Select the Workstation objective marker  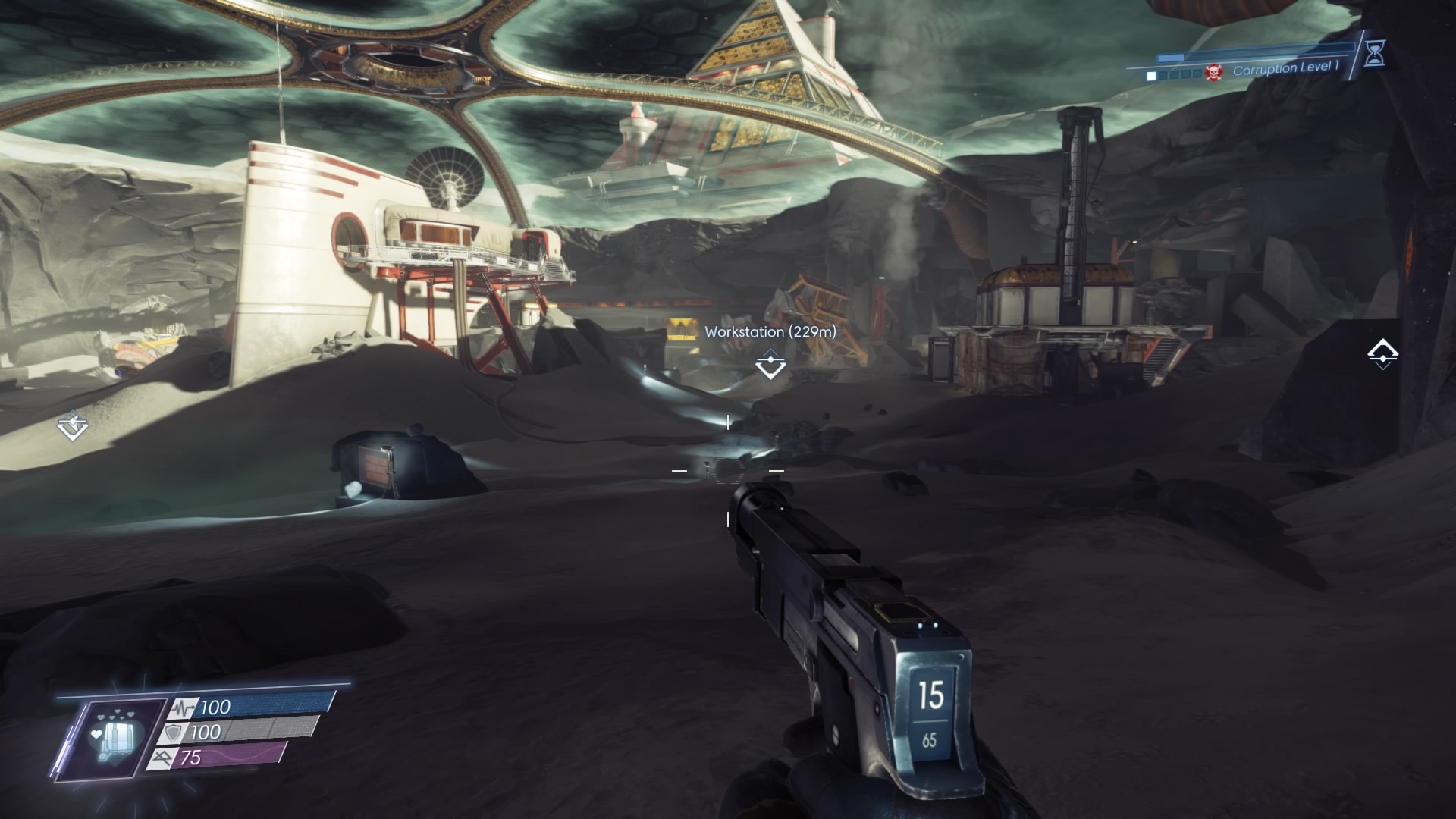pos(770,365)
